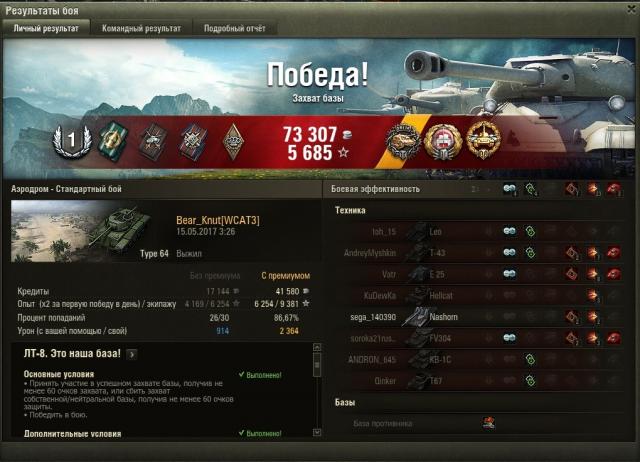Open the Подробный отчёт tab

pyautogui.click(x=235, y=29)
